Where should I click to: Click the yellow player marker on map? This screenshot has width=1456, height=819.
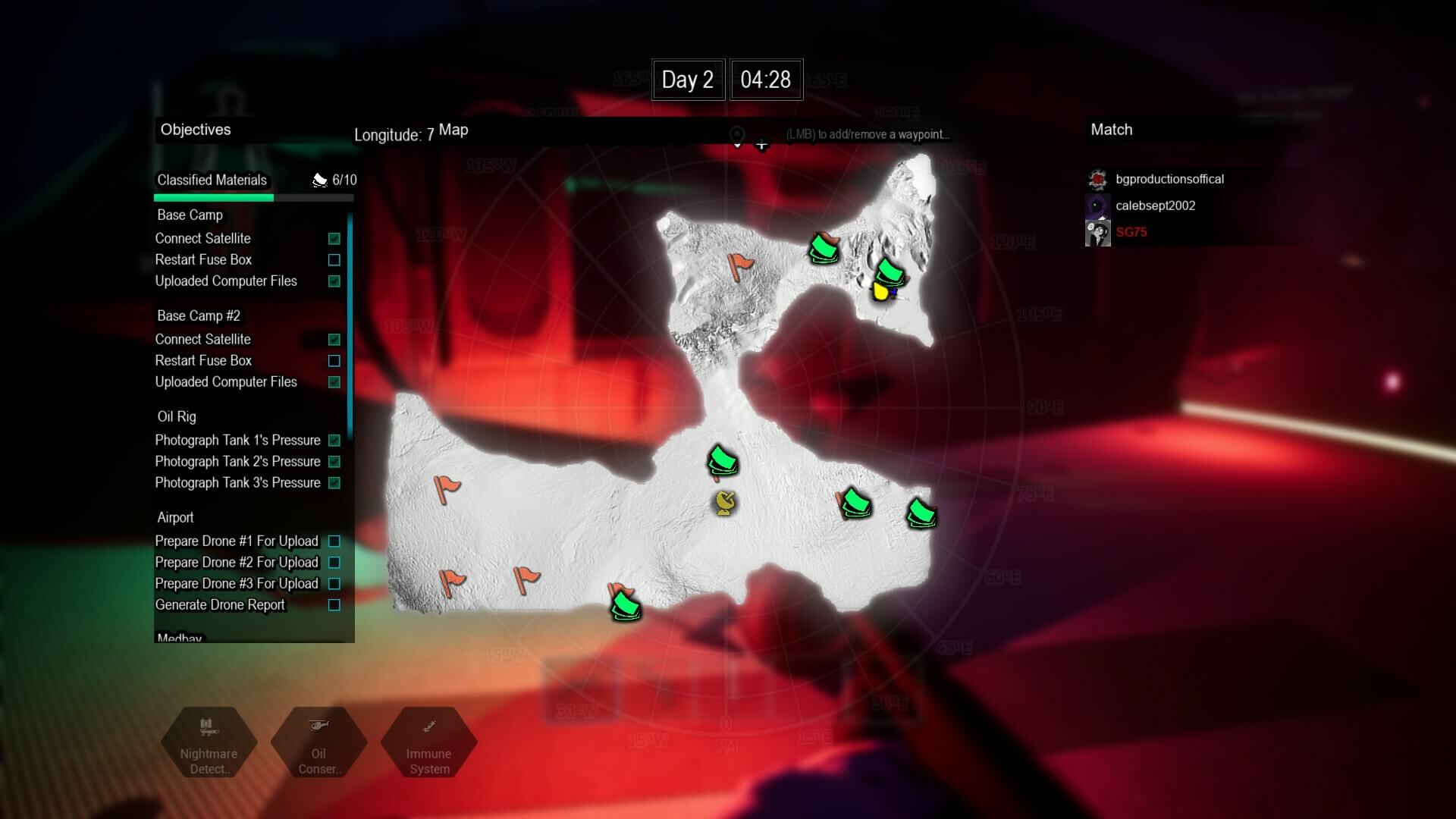click(880, 291)
